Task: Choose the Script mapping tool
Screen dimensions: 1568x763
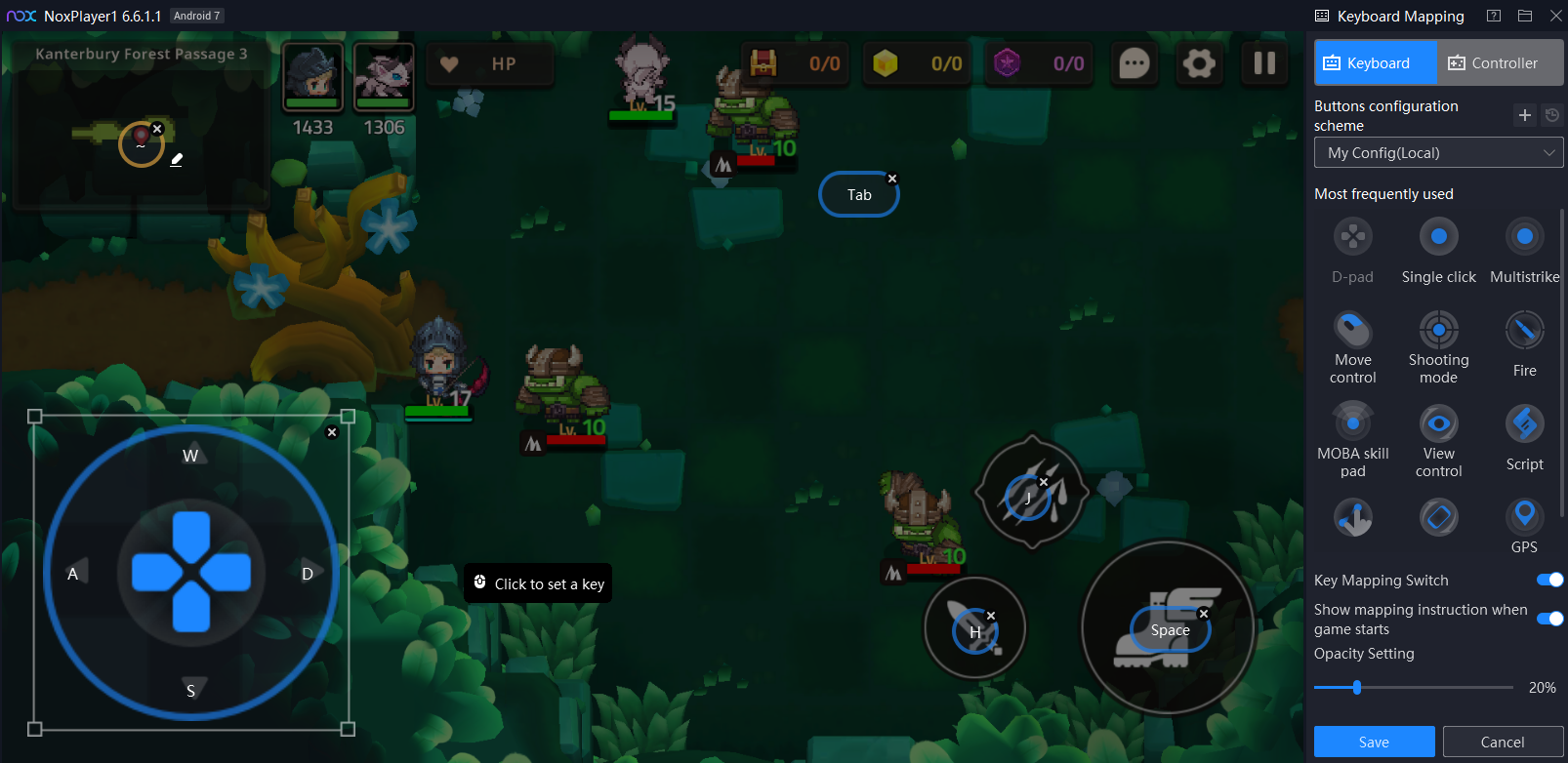Action: click(x=1524, y=424)
